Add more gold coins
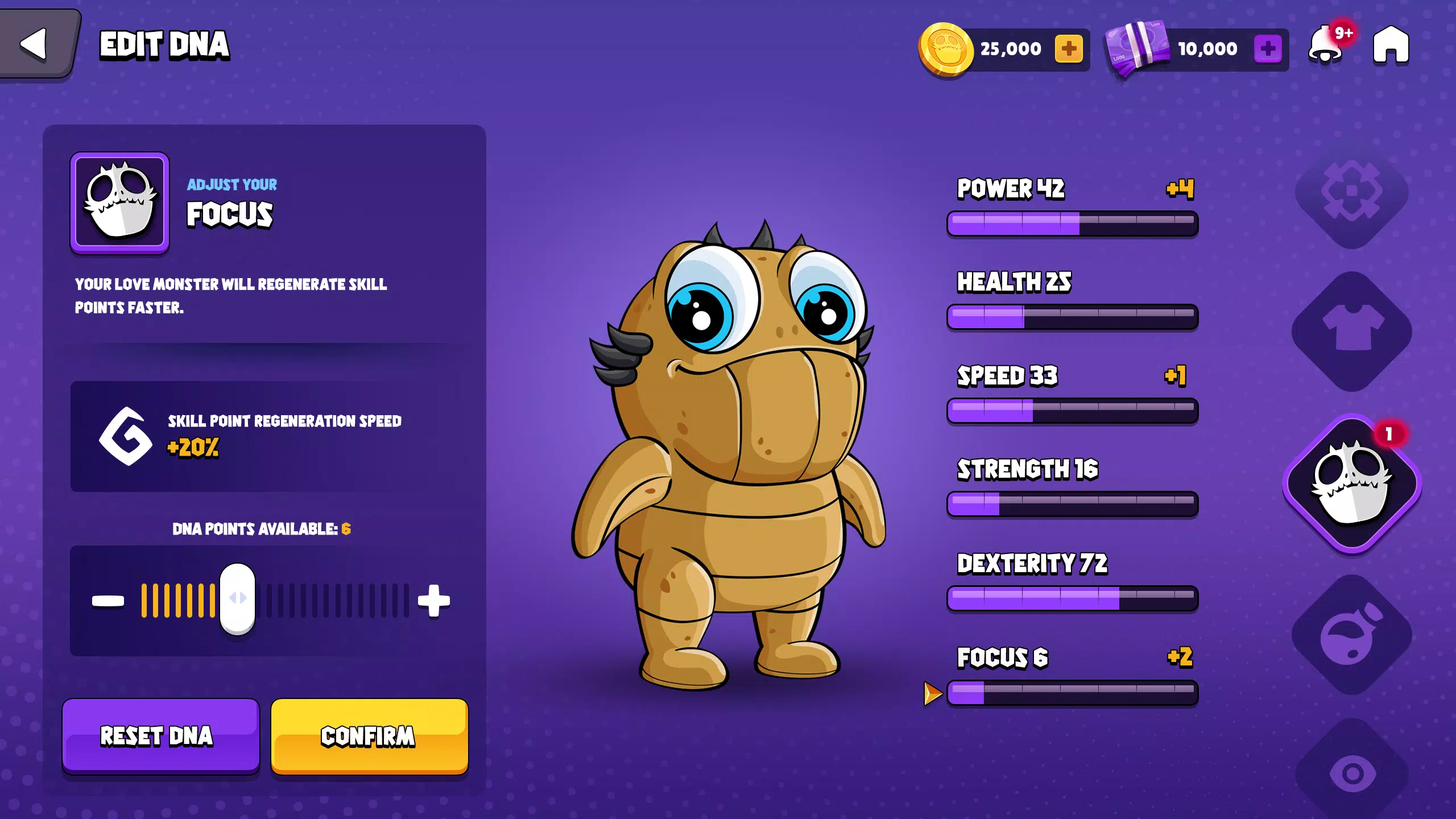 [1069, 49]
